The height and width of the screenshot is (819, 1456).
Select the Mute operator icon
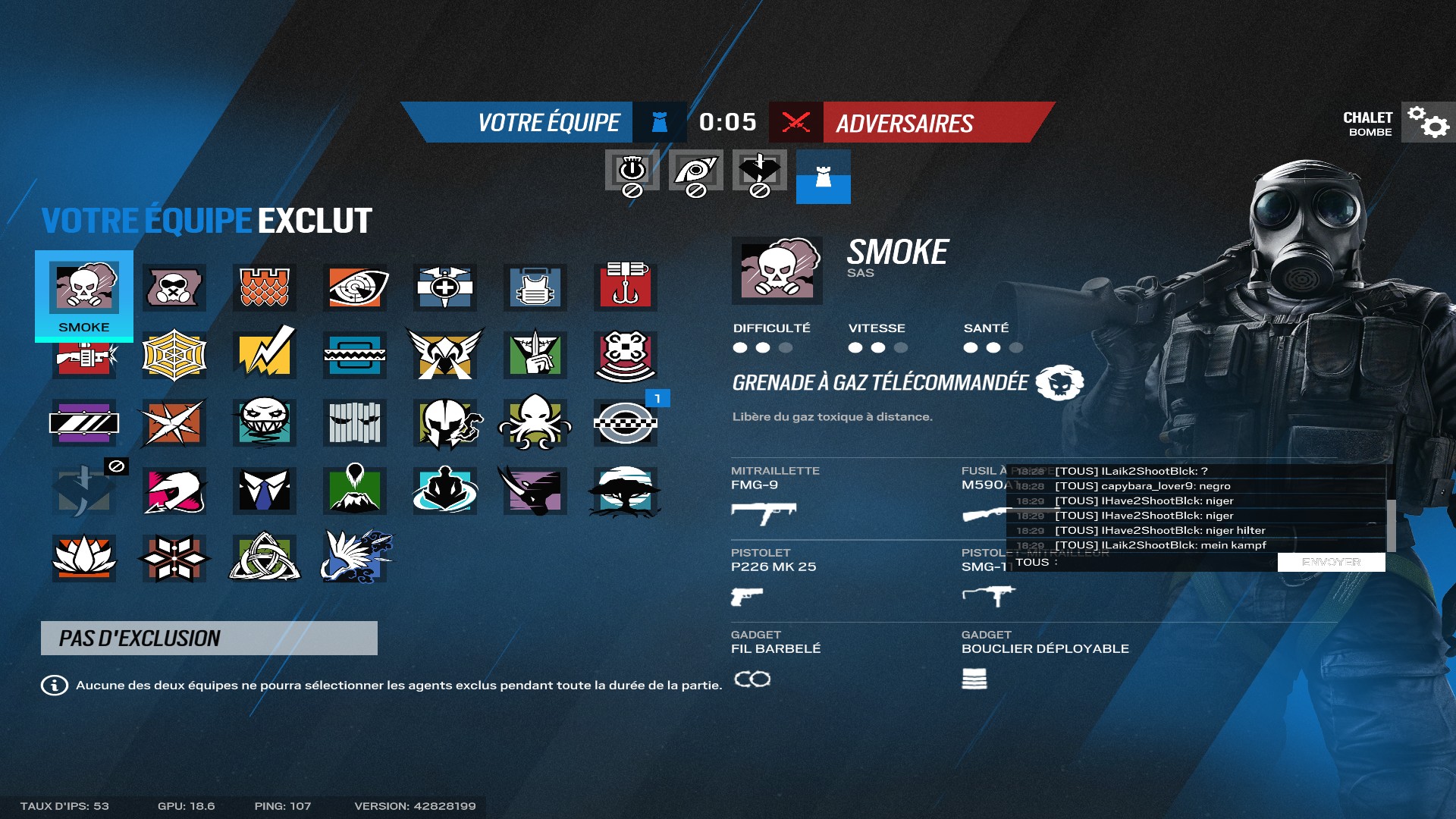click(x=173, y=288)
